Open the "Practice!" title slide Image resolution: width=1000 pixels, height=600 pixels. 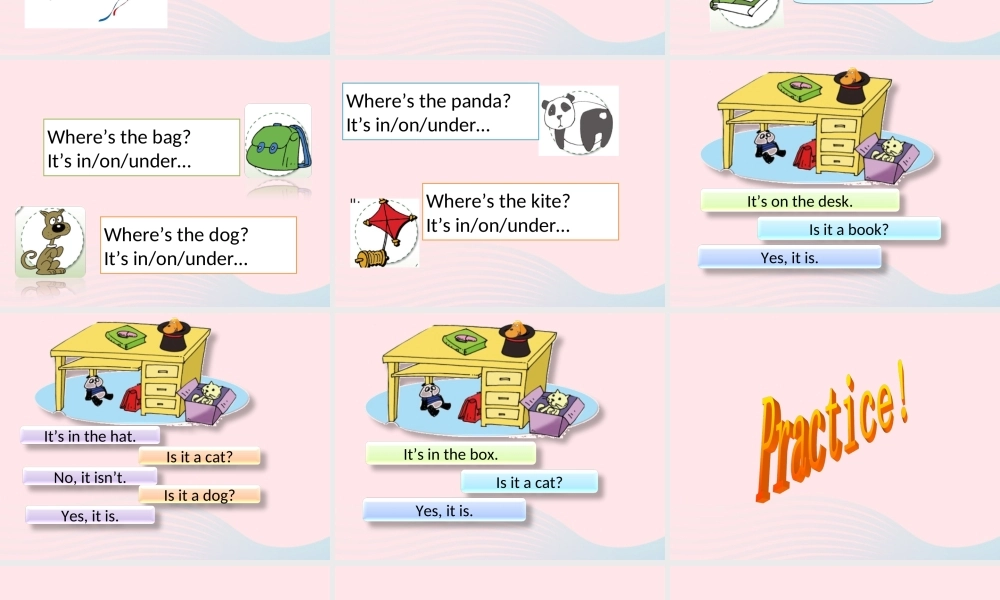click(833, 435)
